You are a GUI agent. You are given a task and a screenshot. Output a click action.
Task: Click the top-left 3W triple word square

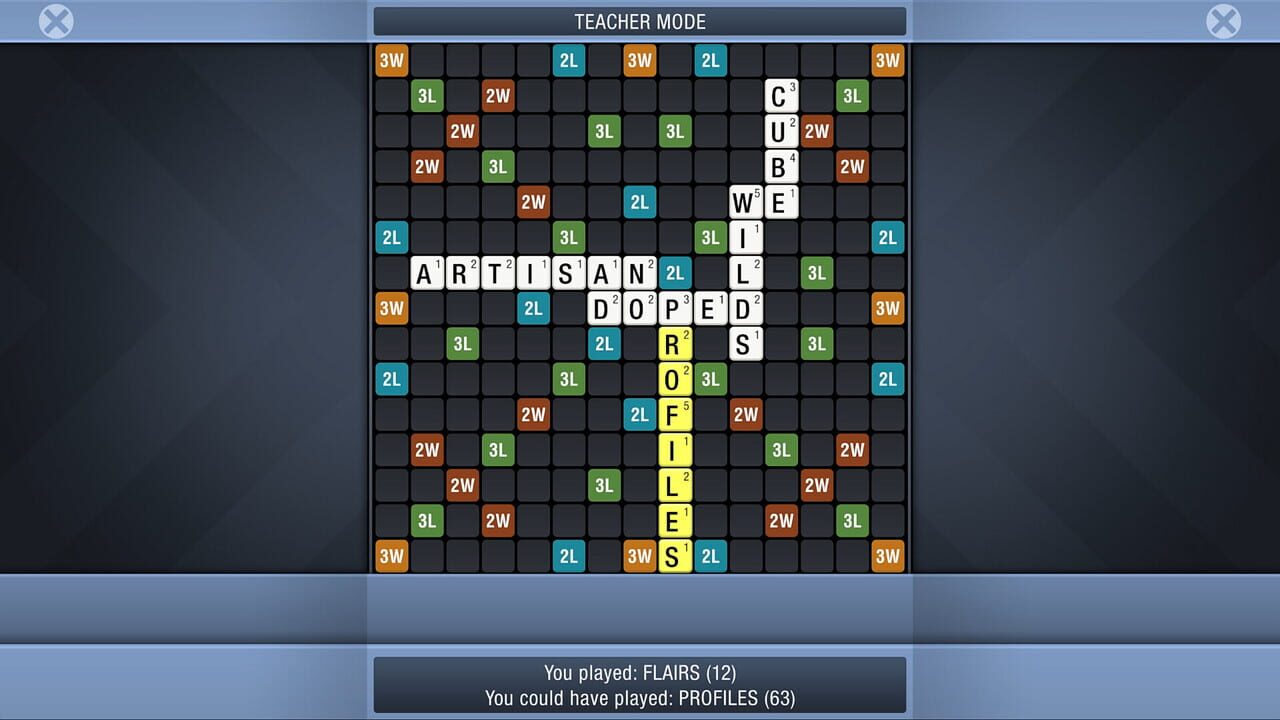[x=391, y=60]
